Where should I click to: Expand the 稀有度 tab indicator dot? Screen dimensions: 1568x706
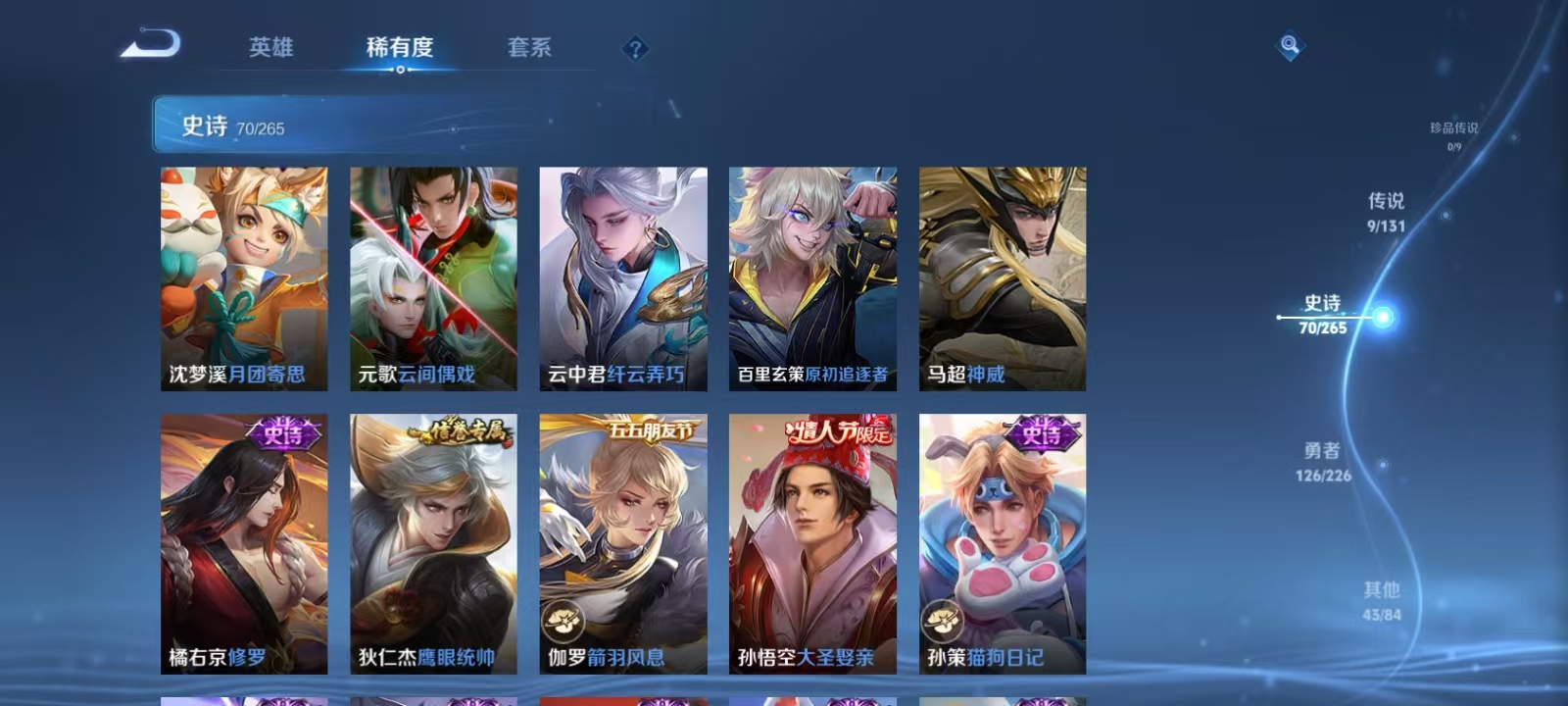[400, 71]
